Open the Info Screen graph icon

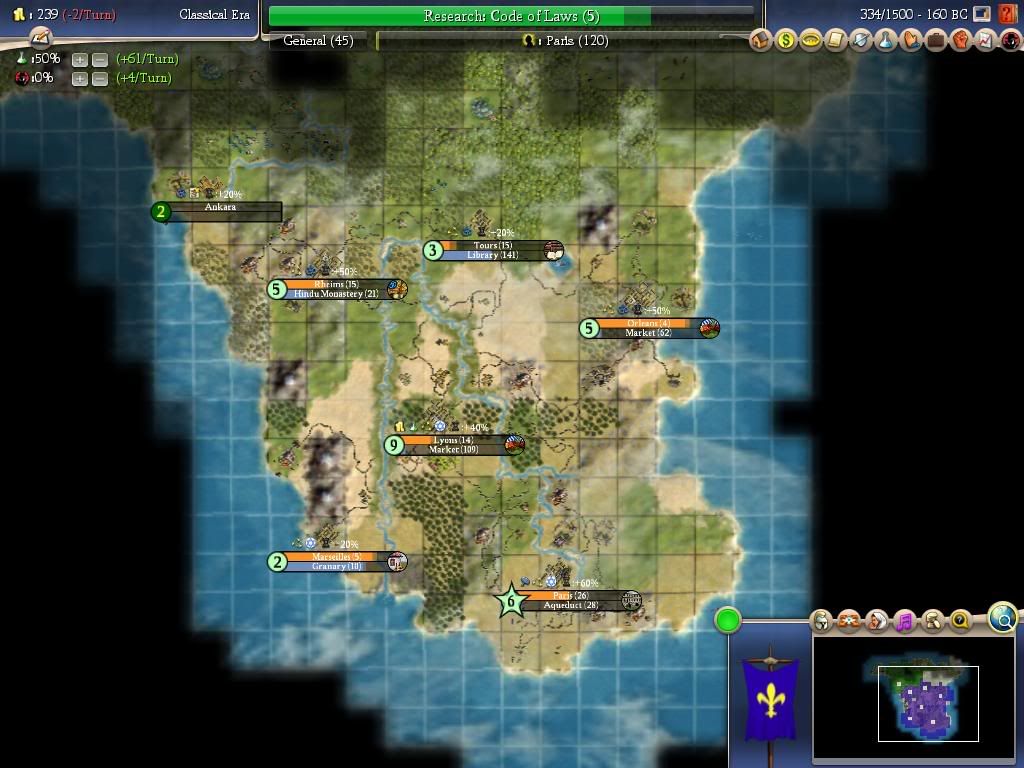coord(985,41)
